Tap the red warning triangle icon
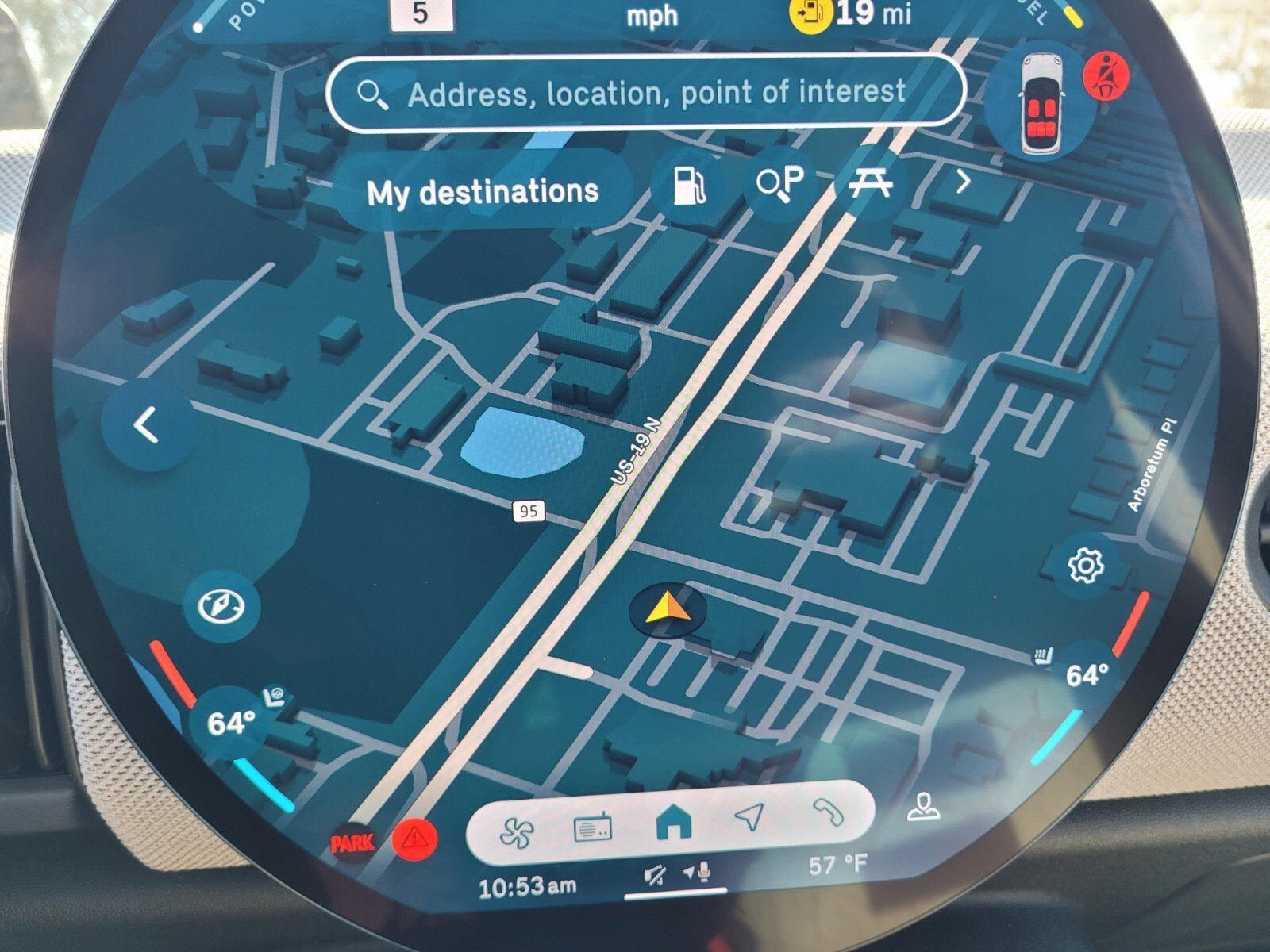Screen dimensions: 1270x952 [415, 837]
